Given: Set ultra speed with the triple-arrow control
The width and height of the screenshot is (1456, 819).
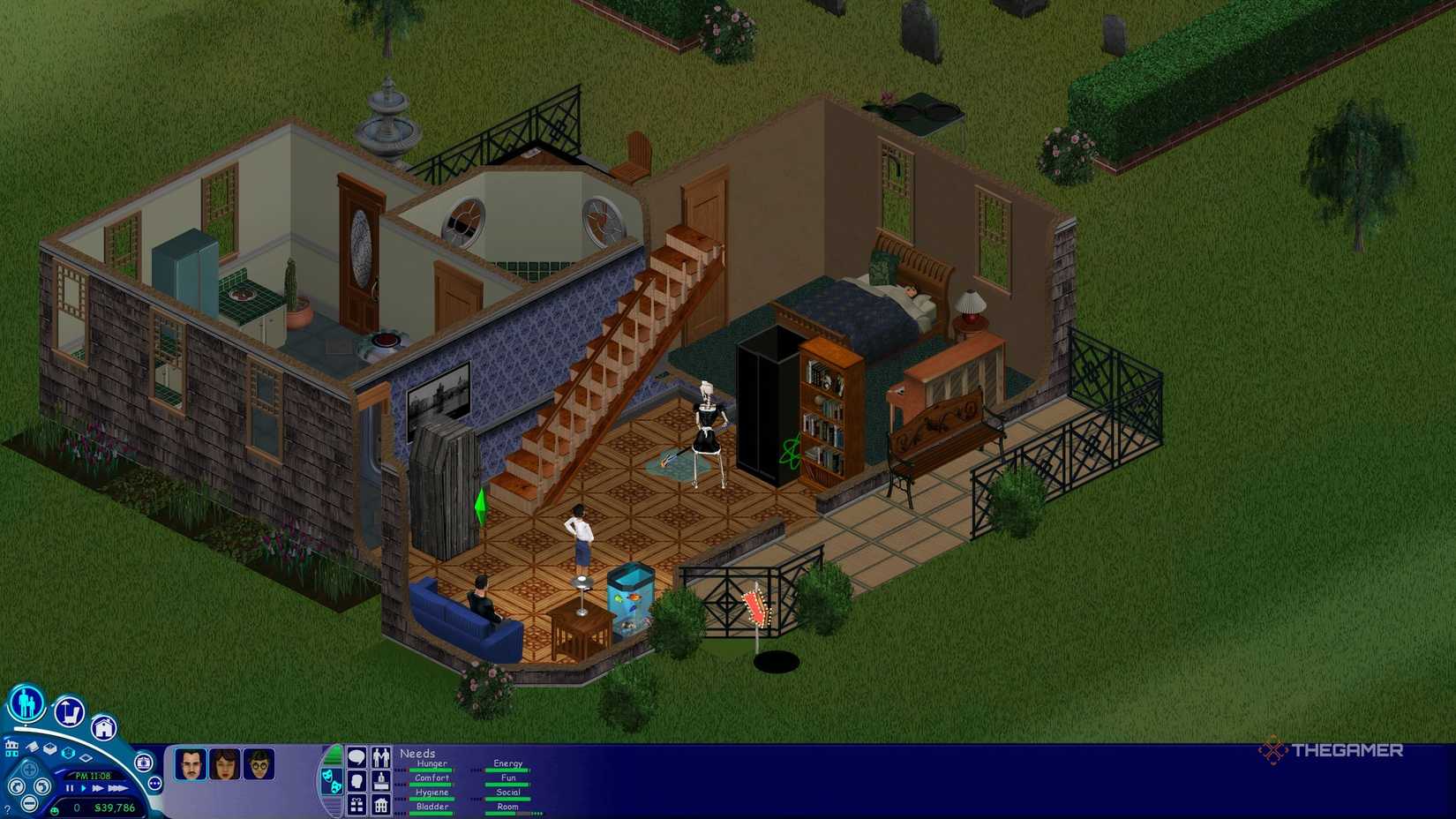Looking at the screenshot, I should pos(118,788).
